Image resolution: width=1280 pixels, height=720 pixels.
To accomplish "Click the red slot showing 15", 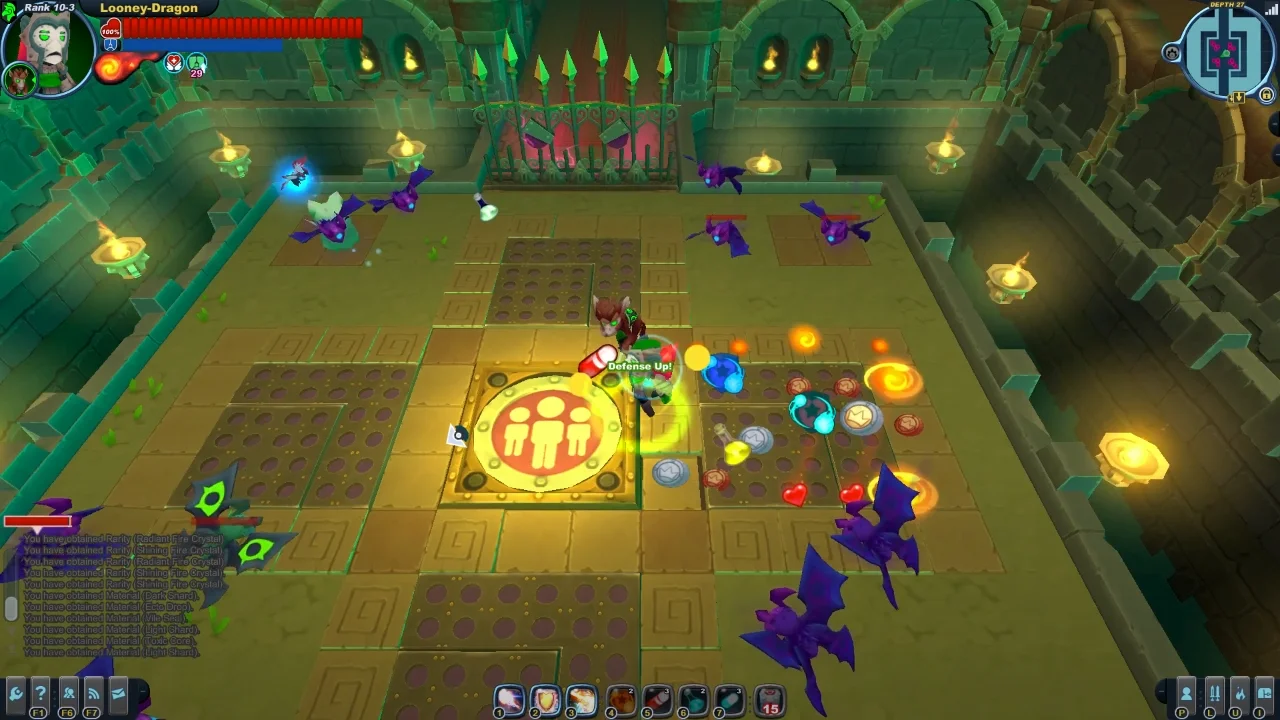I will point(769,700).
